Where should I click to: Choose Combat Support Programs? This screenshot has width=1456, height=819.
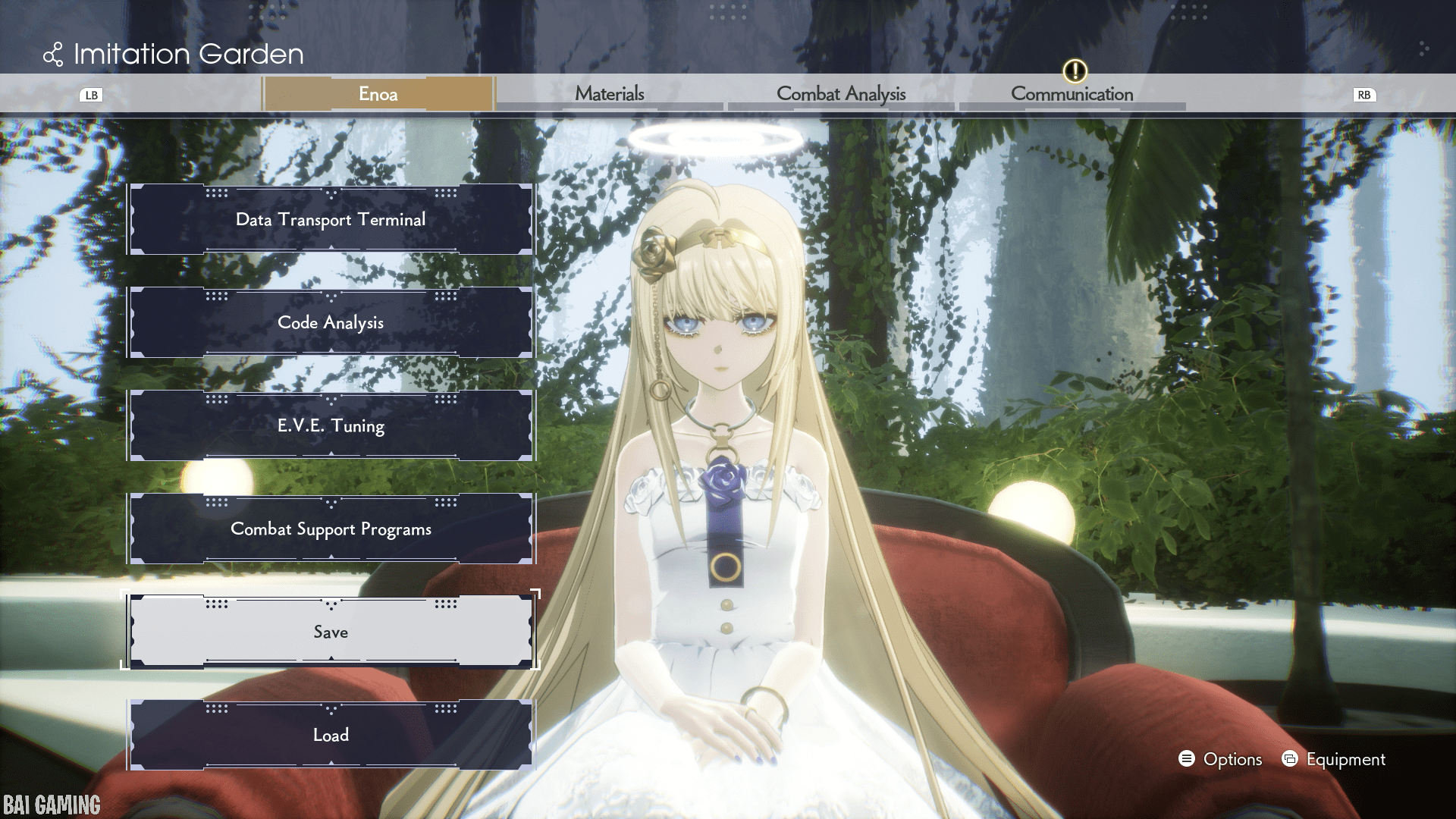coord(331,529)
